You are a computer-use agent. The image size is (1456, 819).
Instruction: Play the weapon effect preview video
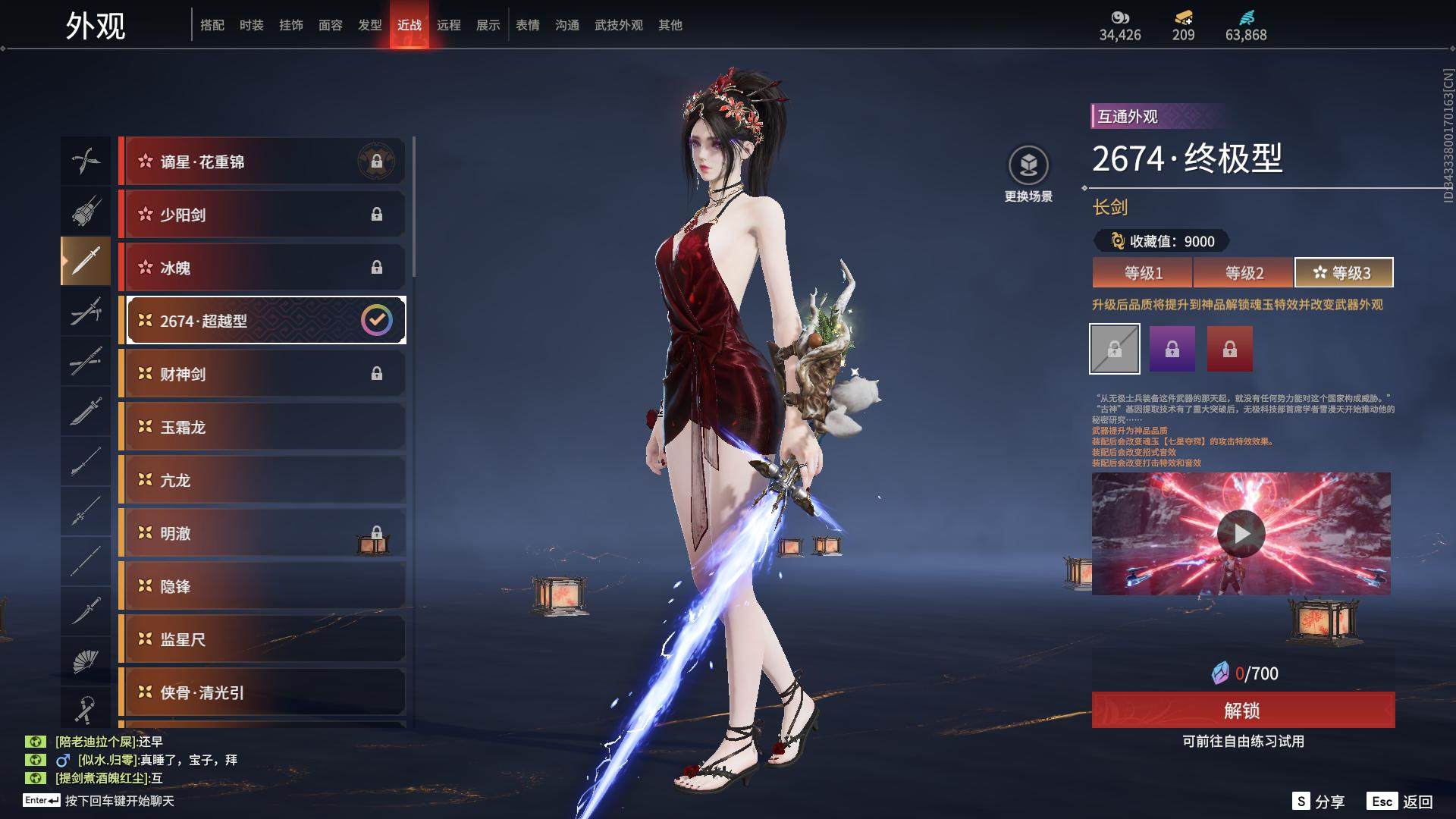point(1241,534)
